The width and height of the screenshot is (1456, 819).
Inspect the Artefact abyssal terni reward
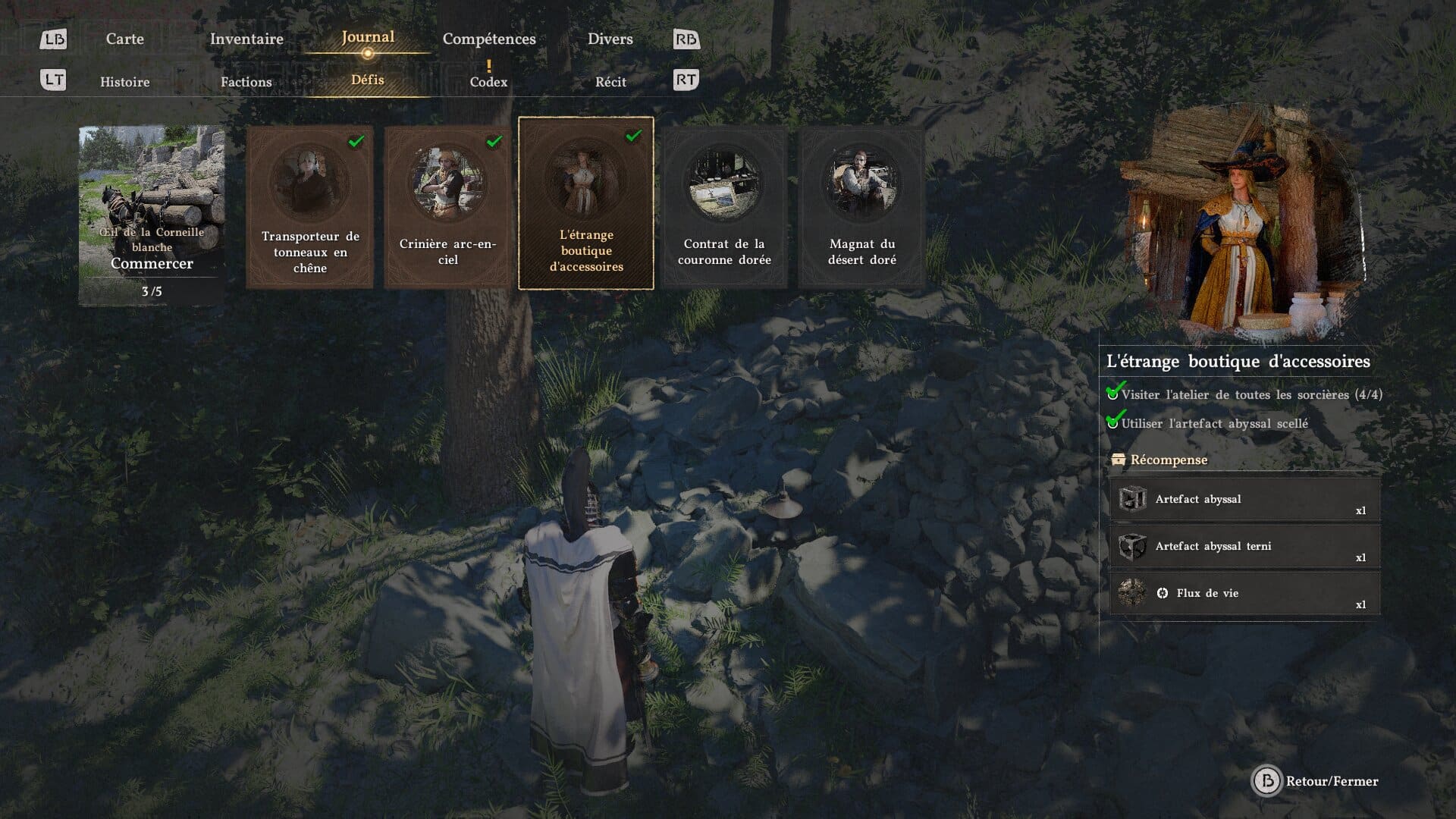pos(1244,547)
